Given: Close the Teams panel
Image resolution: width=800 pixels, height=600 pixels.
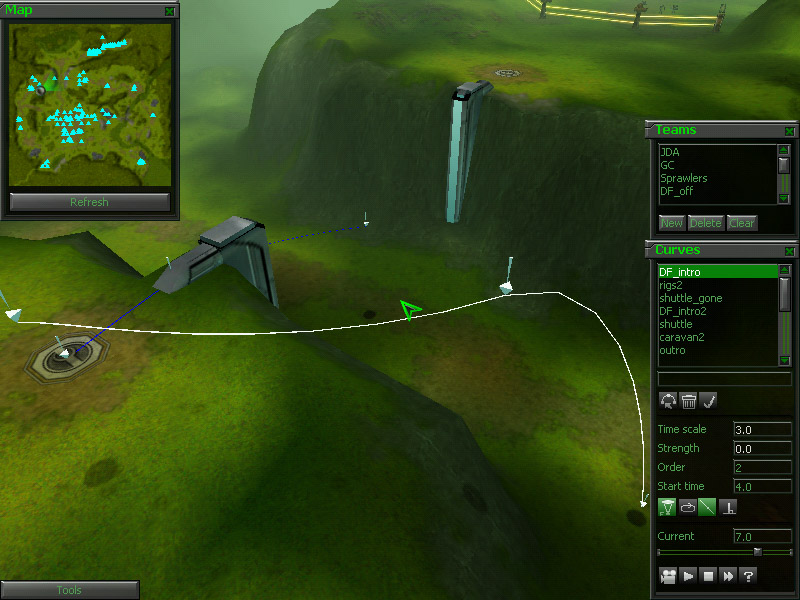Looking at the screenshot, I should coord(789,131).
